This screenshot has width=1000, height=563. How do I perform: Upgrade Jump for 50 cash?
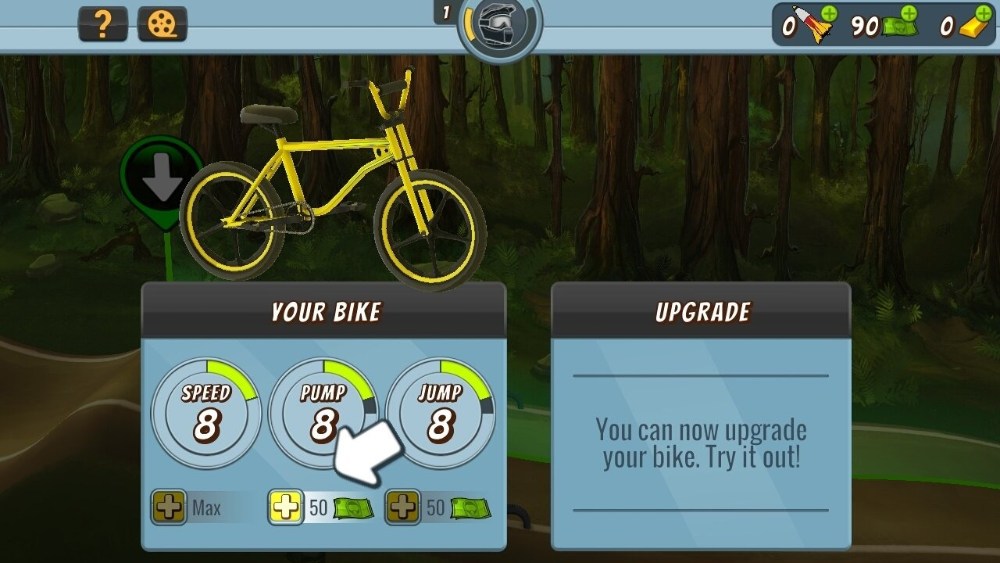403,508
